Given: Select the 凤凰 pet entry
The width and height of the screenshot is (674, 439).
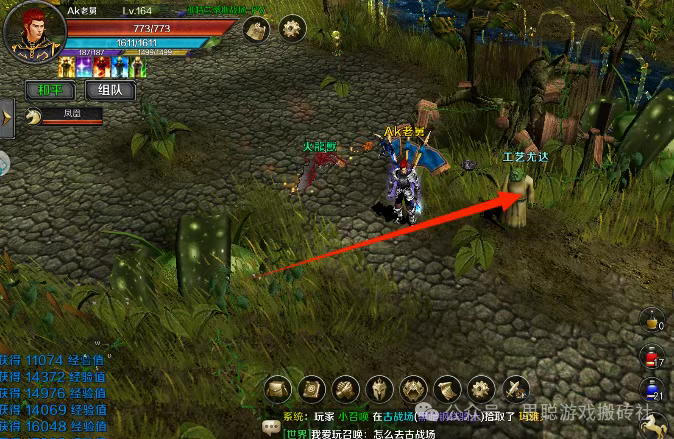Looking at the screenshot, I should [x=66, y=116].
